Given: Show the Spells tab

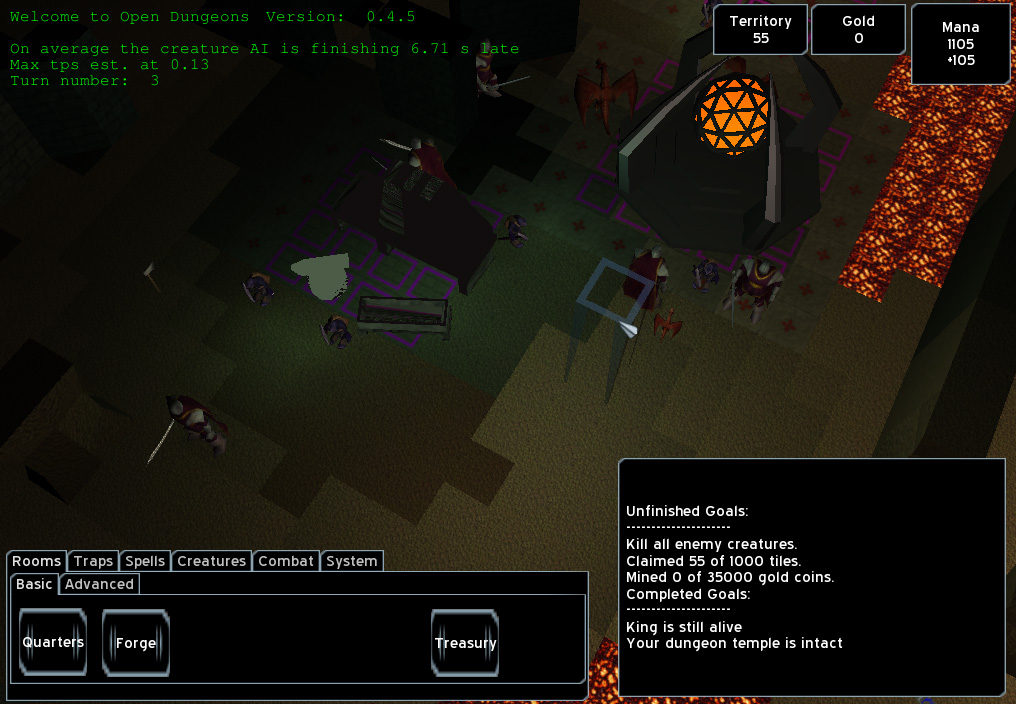Looking at the screenshot, I should [145, 561].
